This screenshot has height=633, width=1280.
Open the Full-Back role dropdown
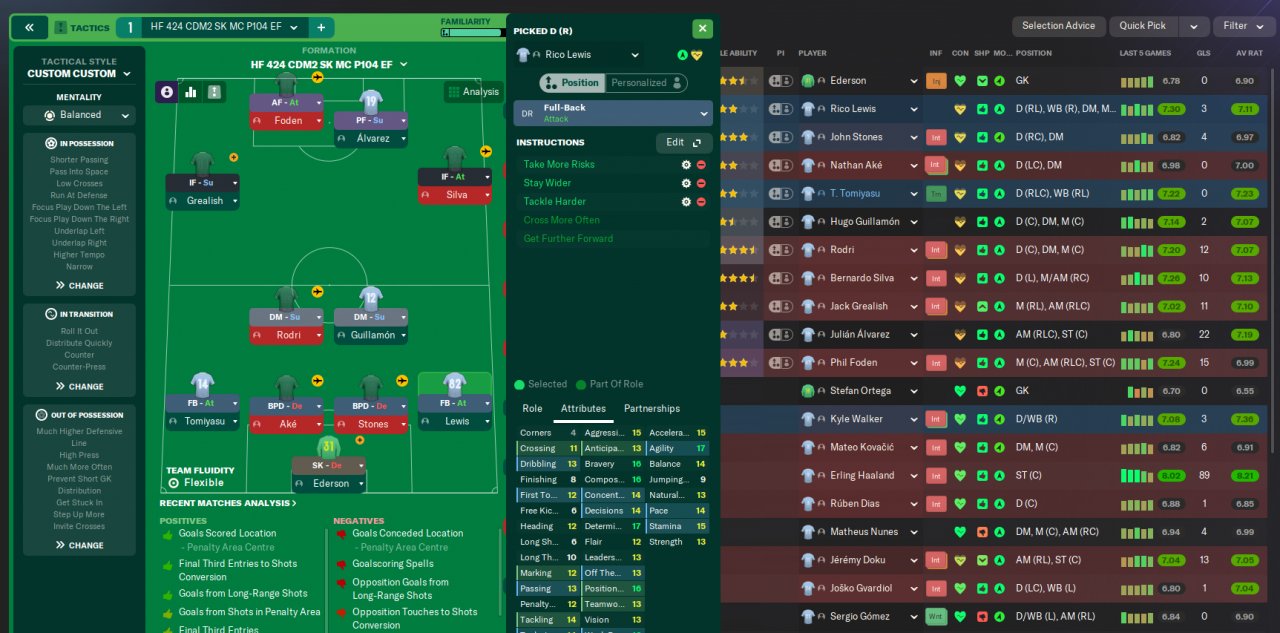[612, 113]
